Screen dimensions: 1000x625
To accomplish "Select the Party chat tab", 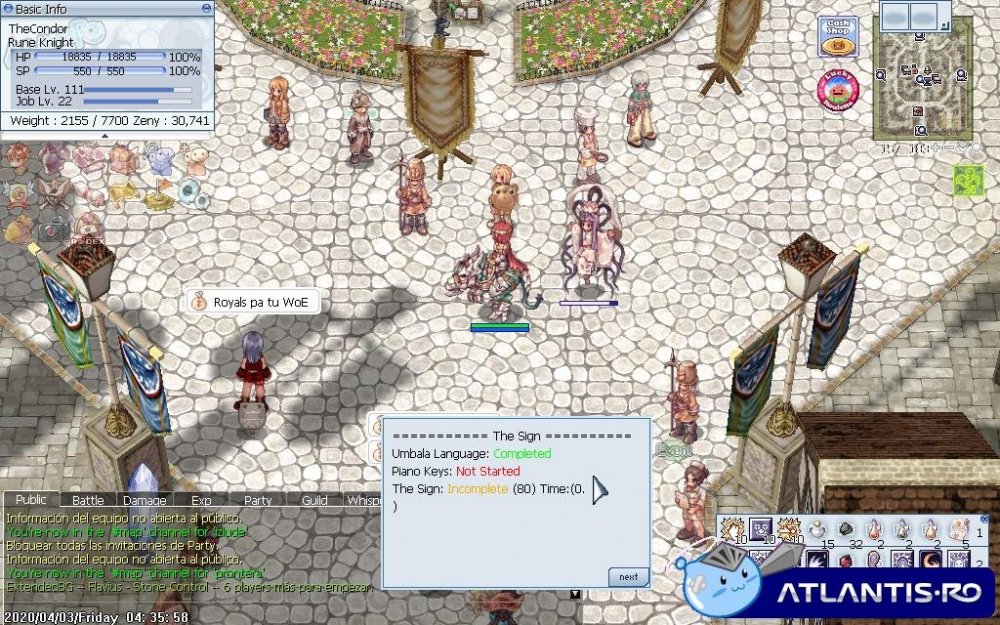I will [x=257, y=500].
